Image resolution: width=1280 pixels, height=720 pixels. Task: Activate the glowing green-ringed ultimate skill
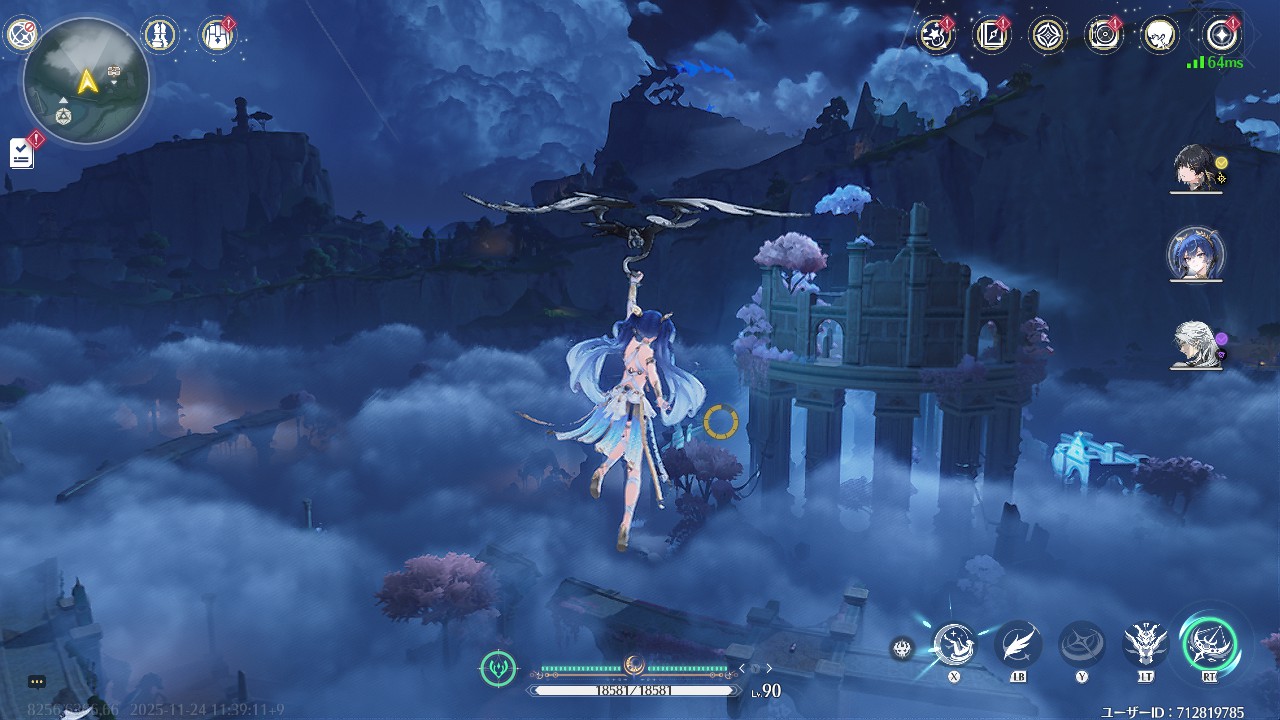[1209, 643]
